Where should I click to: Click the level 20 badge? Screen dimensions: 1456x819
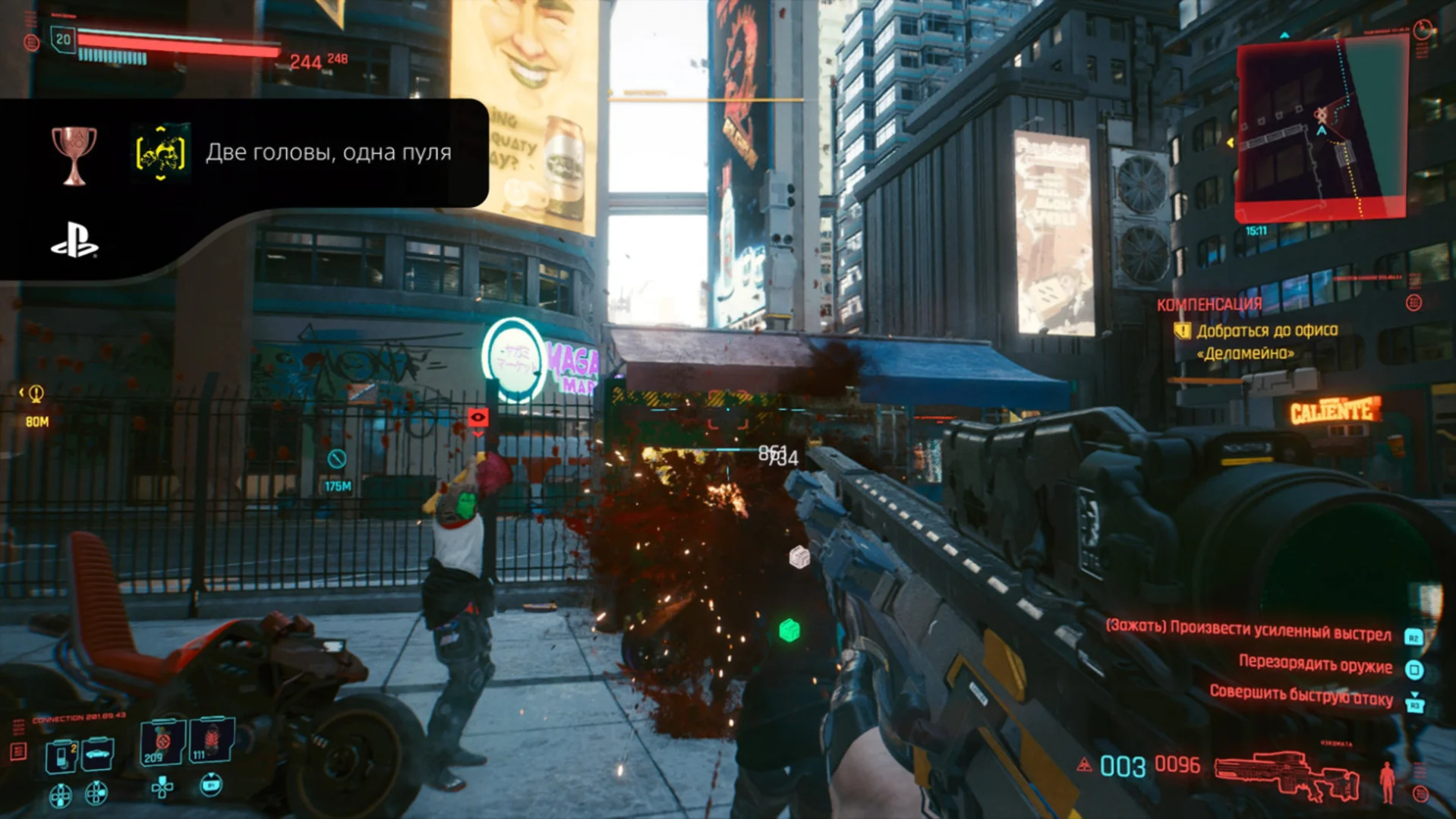[63, 39]
